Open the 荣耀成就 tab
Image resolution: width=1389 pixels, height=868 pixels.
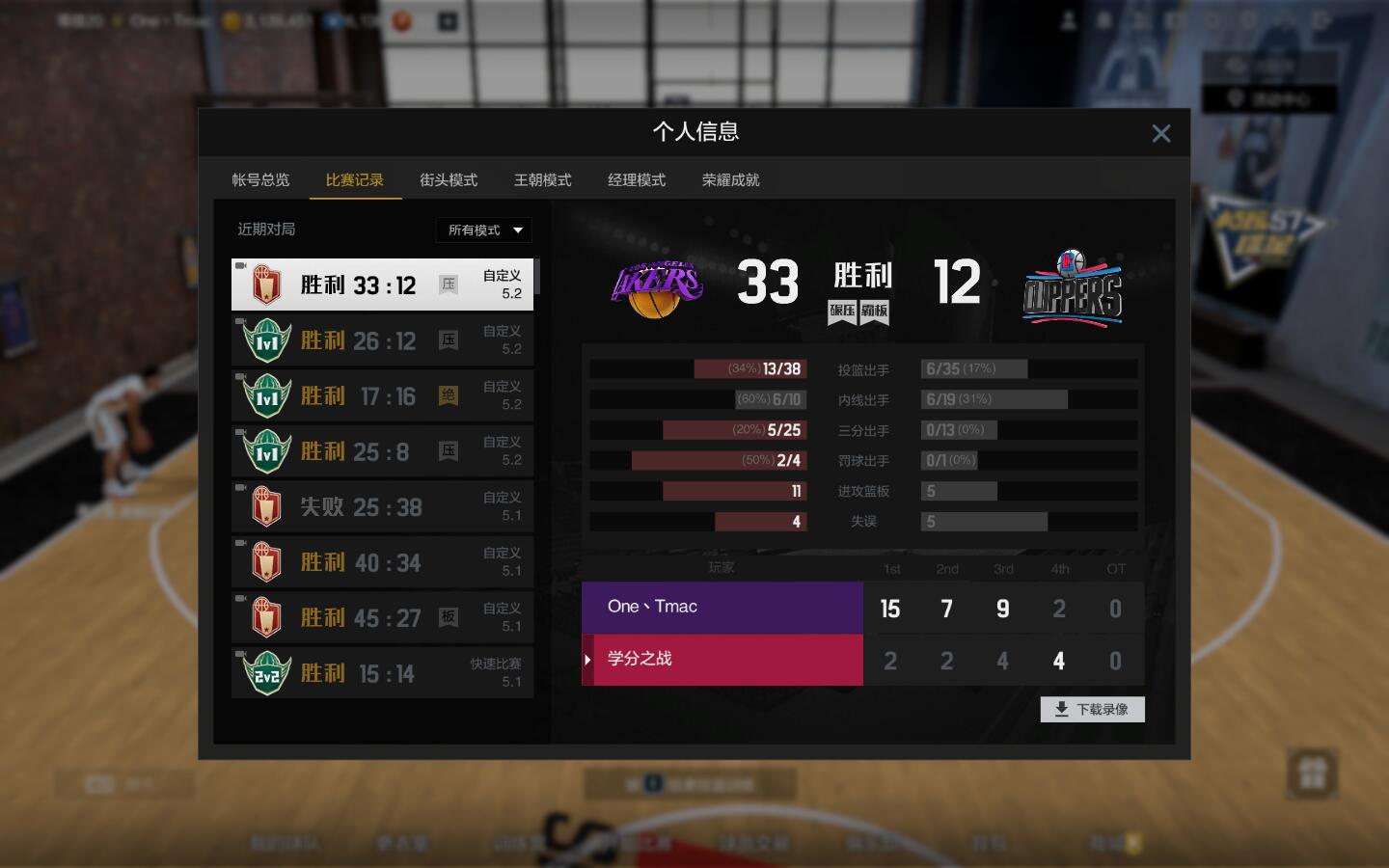pos(730,180)
